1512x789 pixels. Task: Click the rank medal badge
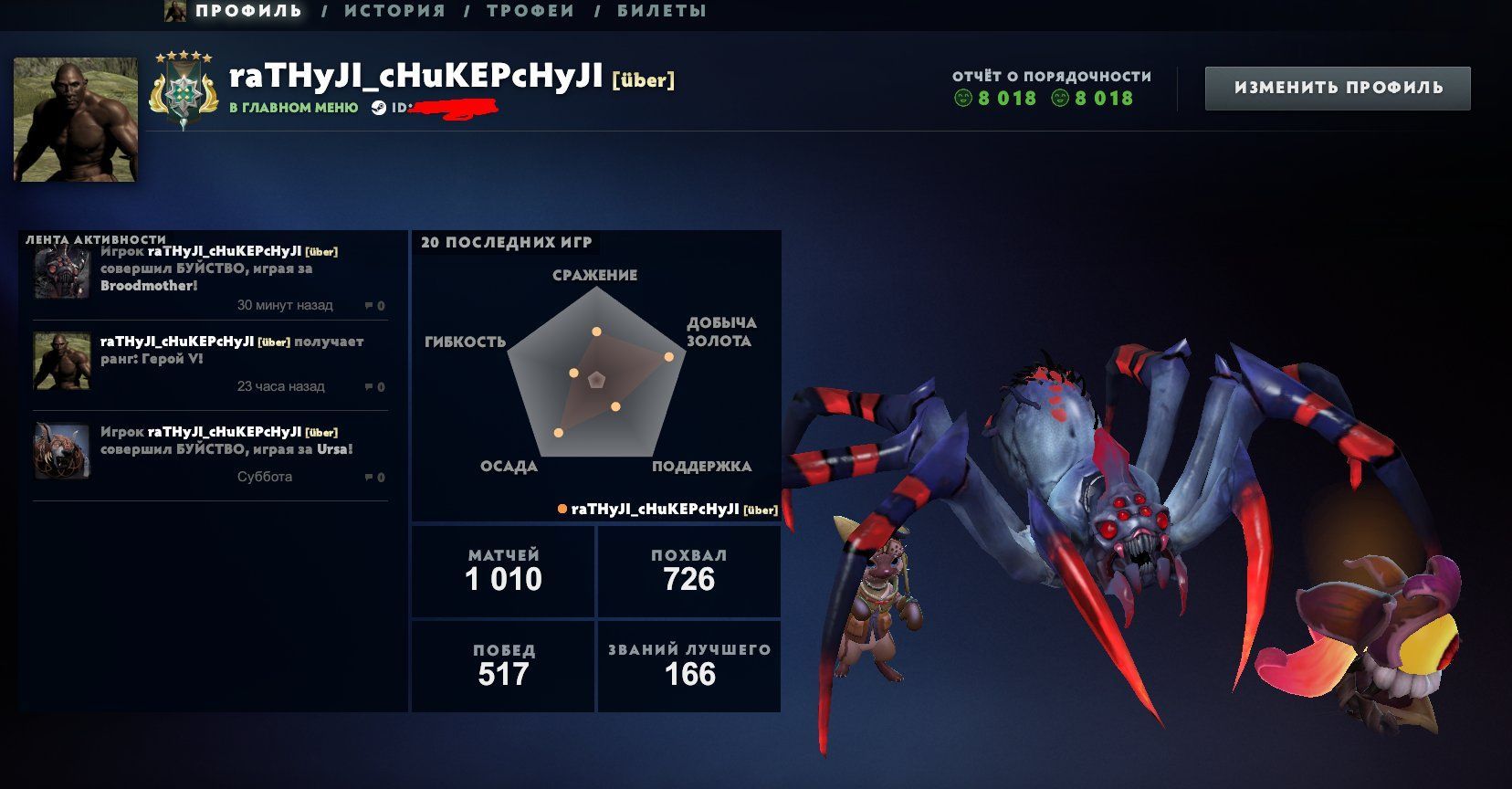pyautogui.click(x=183, y=91)
